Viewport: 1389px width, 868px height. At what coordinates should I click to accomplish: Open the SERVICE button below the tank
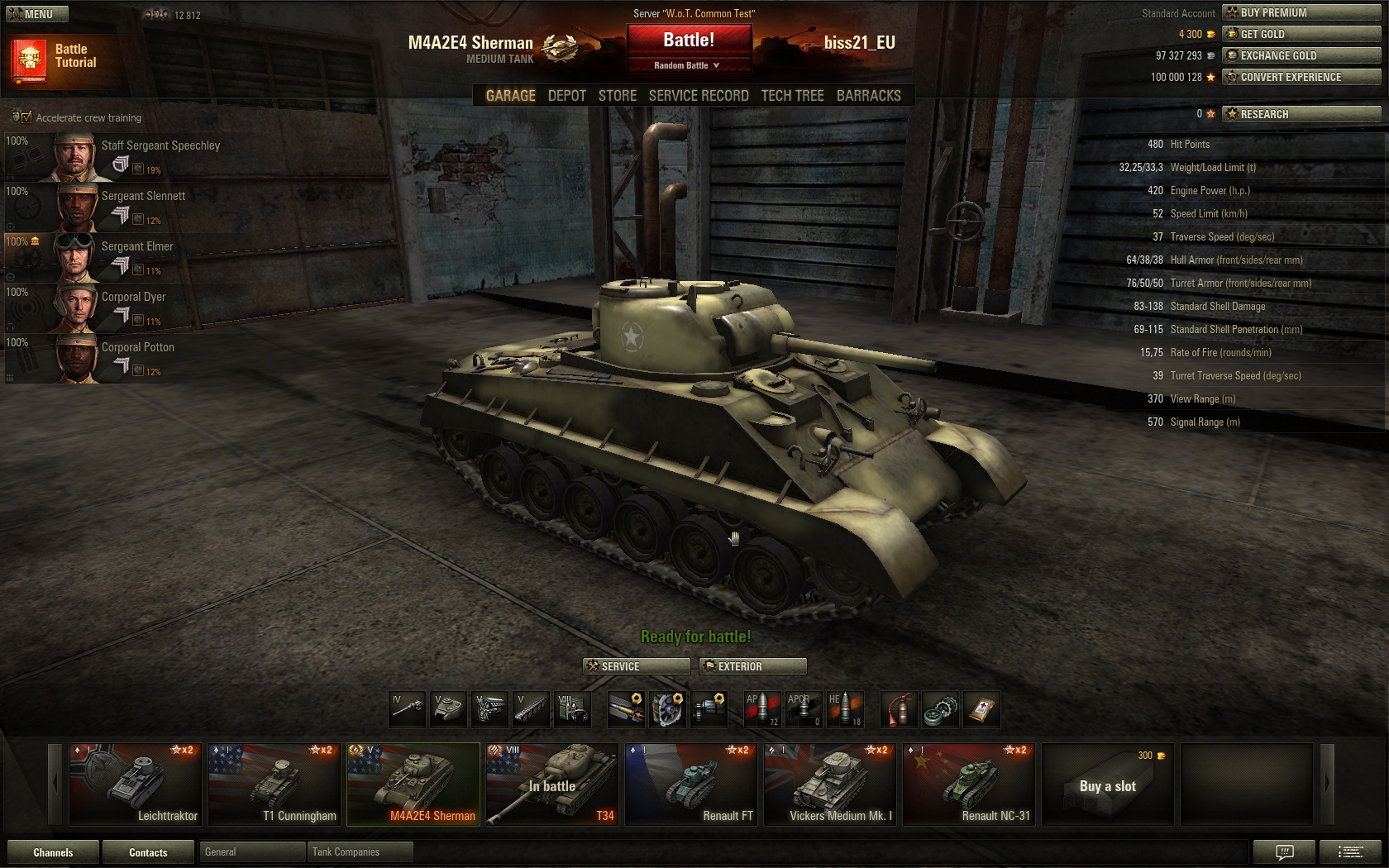pyautogui.click(x=636, y=666)
